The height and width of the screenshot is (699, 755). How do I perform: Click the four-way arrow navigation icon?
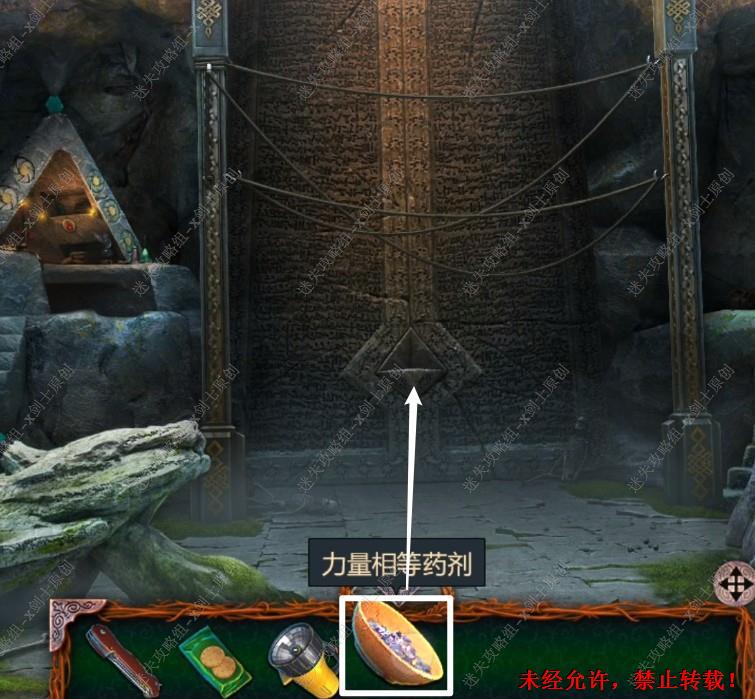coord(735,583)
